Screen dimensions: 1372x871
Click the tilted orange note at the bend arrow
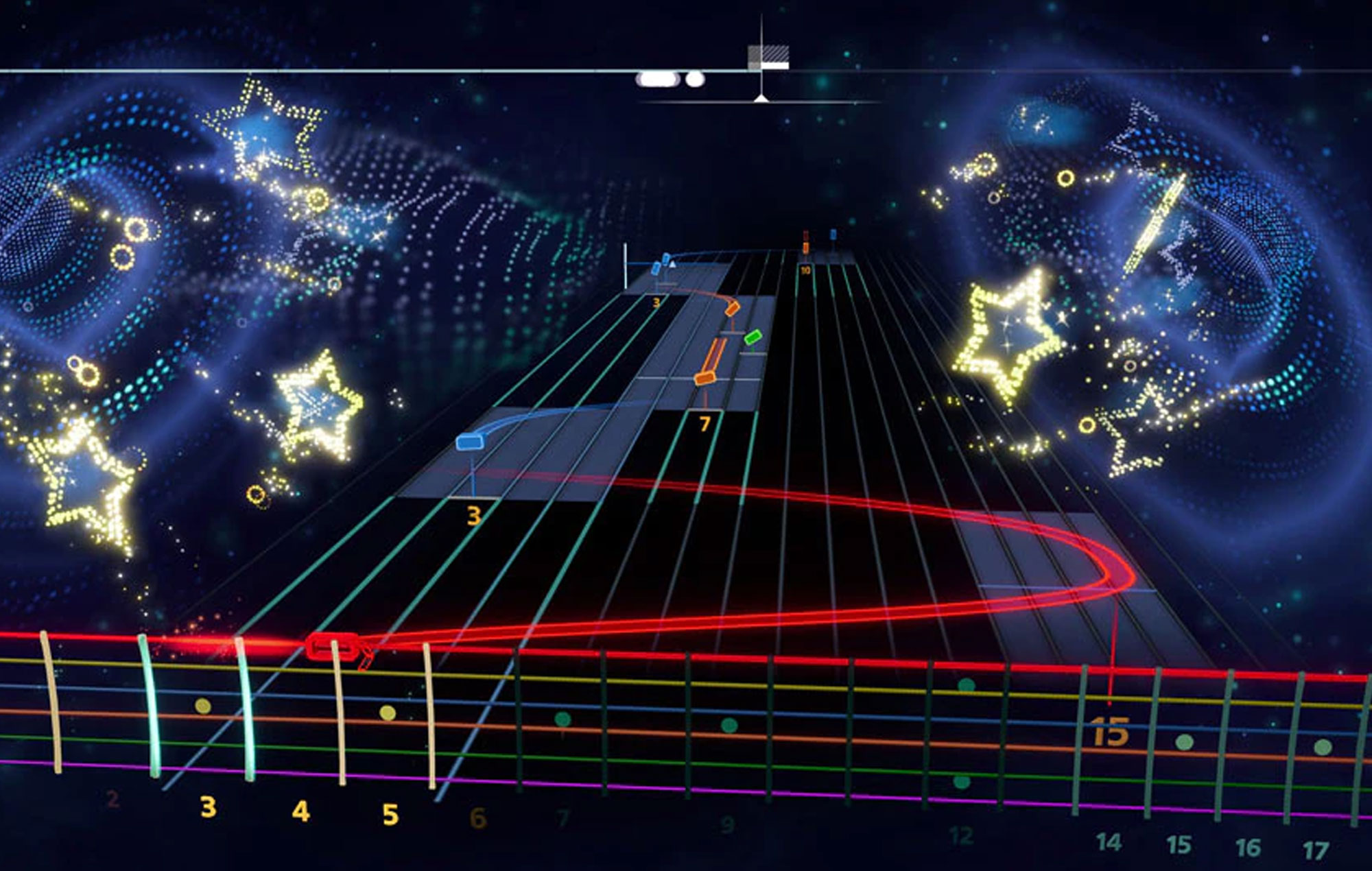pyautogui.click(x=732, y=309)
